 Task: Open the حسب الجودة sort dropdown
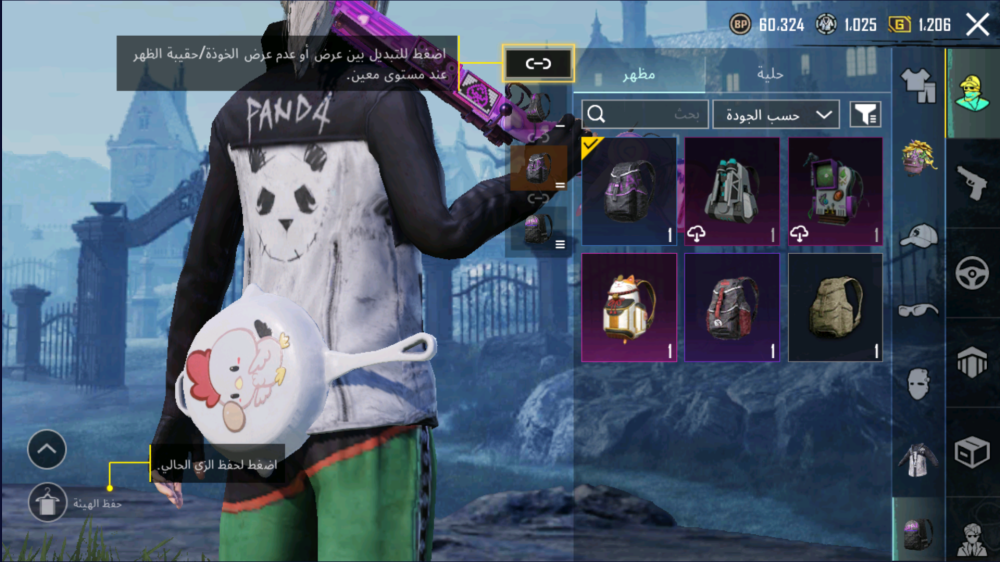(776, 115)
